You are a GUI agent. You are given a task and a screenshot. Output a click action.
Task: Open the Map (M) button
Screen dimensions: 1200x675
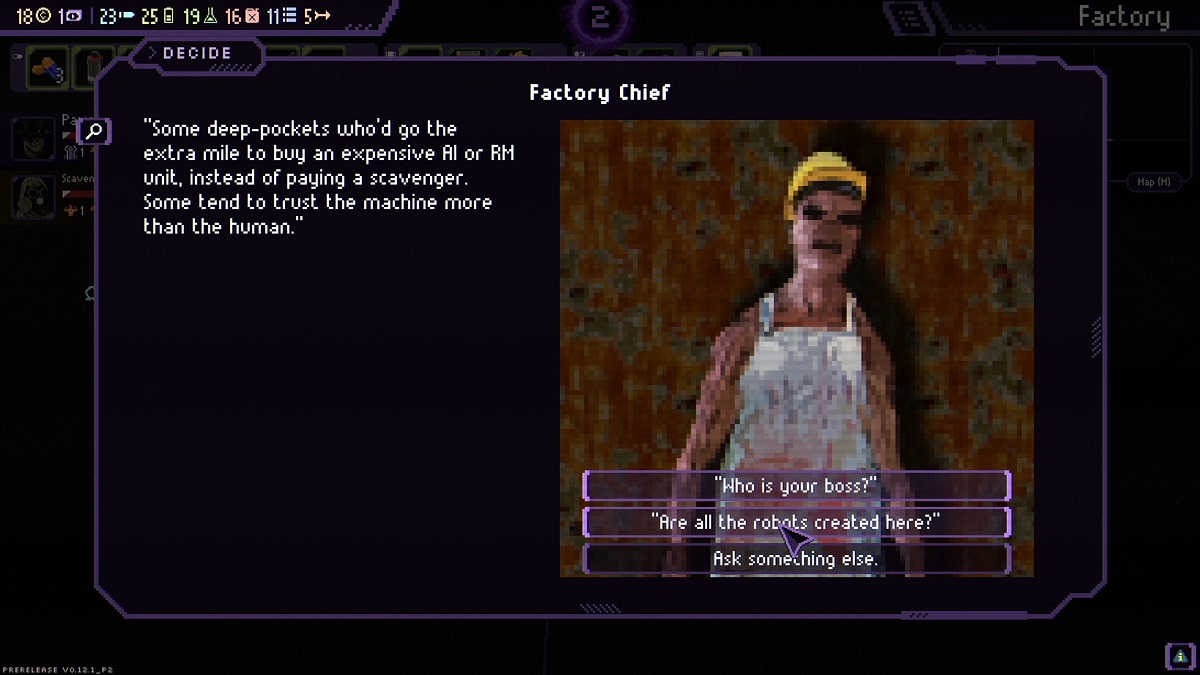(1153, 182)
